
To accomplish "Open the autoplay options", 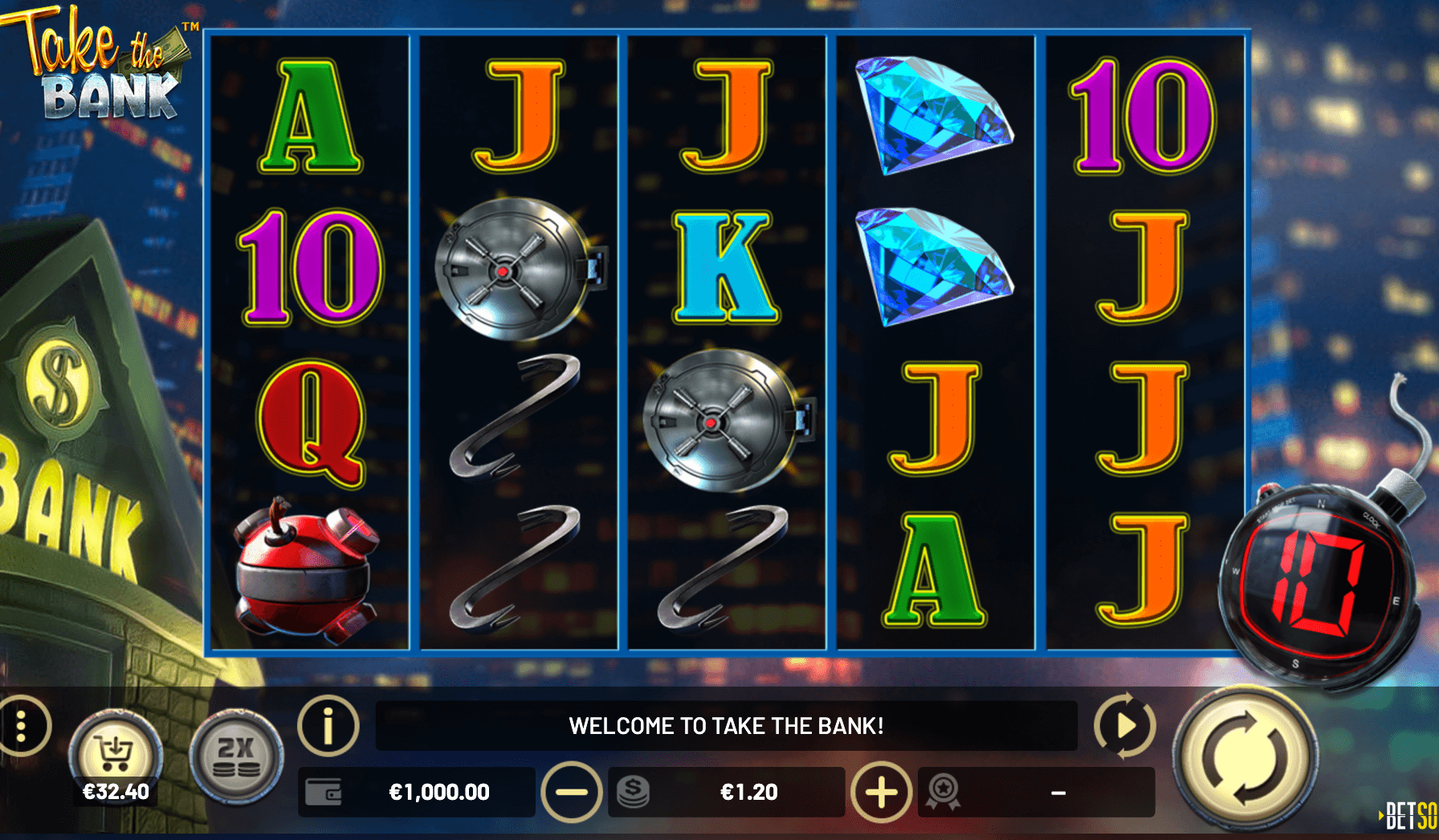I will (1124, 725).
